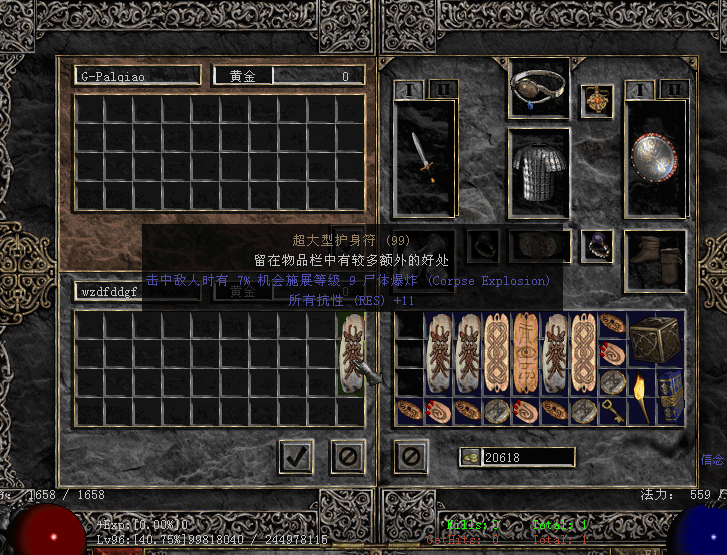Accept the trade with the checkmark button

point(295,457)
